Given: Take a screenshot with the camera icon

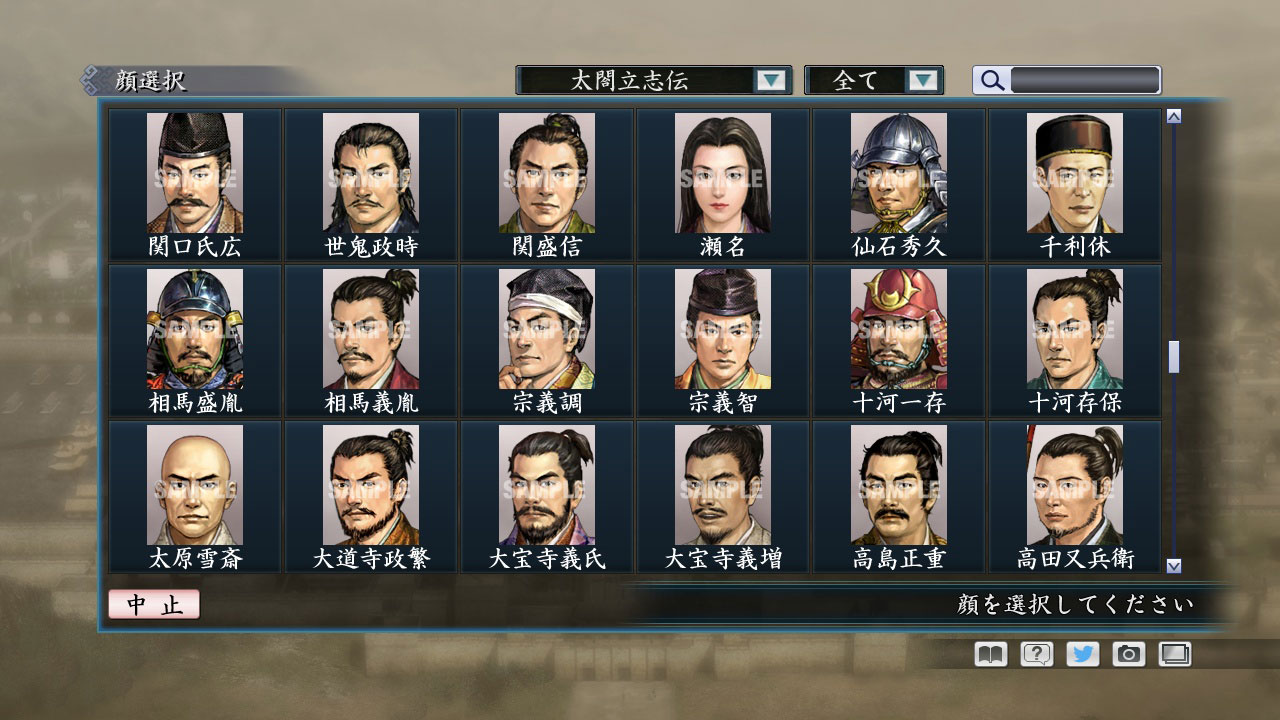Looking at the screenshot, I should pos(1127,654).
